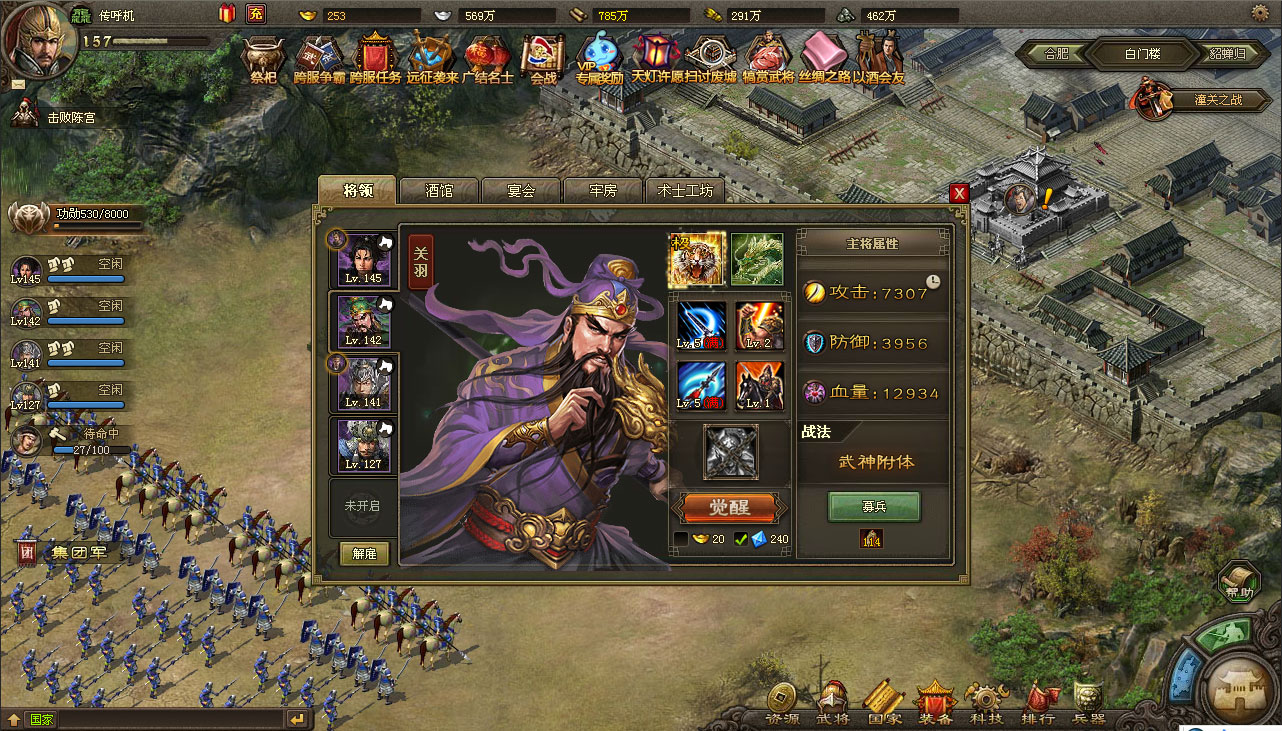
Task: Open the 宴会 tab
Action: [521, 190]
